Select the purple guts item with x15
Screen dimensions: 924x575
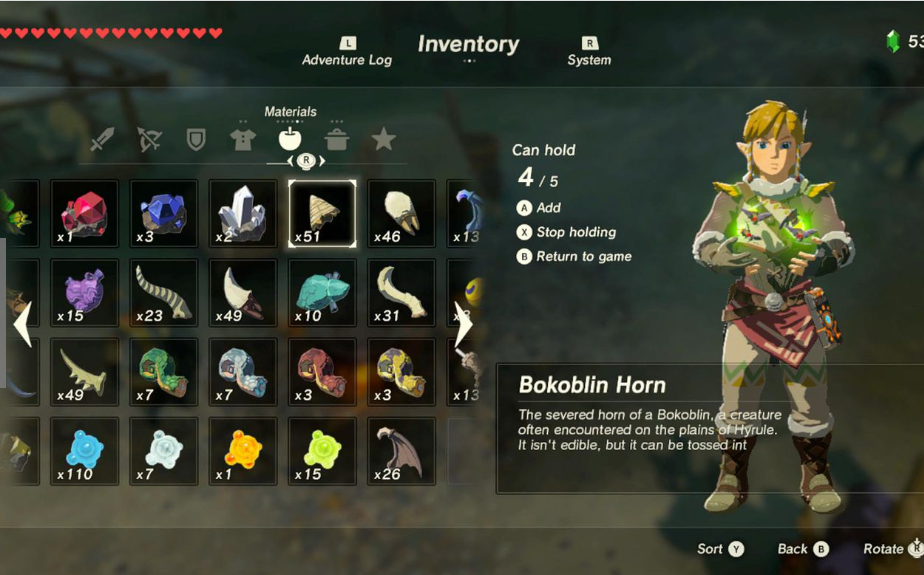click(85, 292)
